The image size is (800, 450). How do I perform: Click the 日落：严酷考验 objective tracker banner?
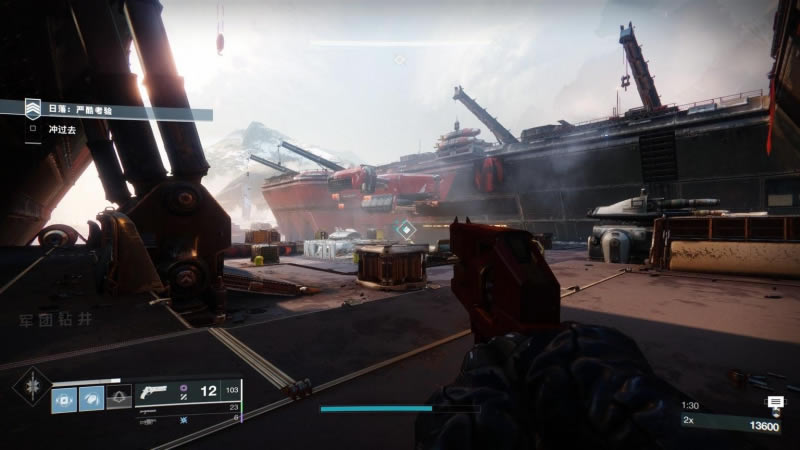coord(110,111)
